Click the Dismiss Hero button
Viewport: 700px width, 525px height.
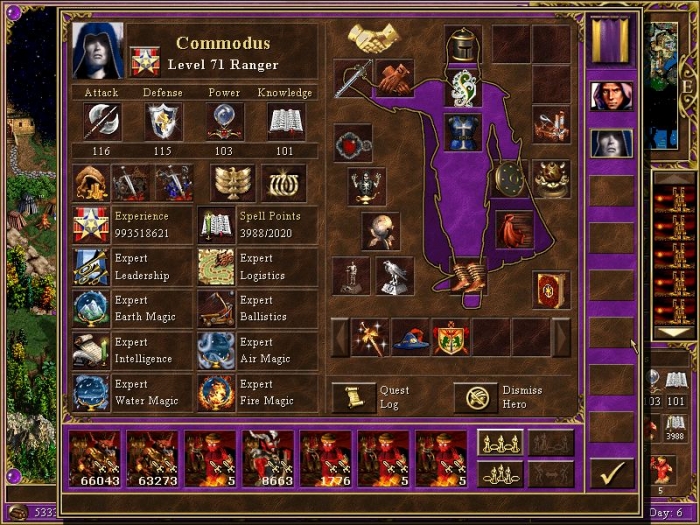[475, 397]
